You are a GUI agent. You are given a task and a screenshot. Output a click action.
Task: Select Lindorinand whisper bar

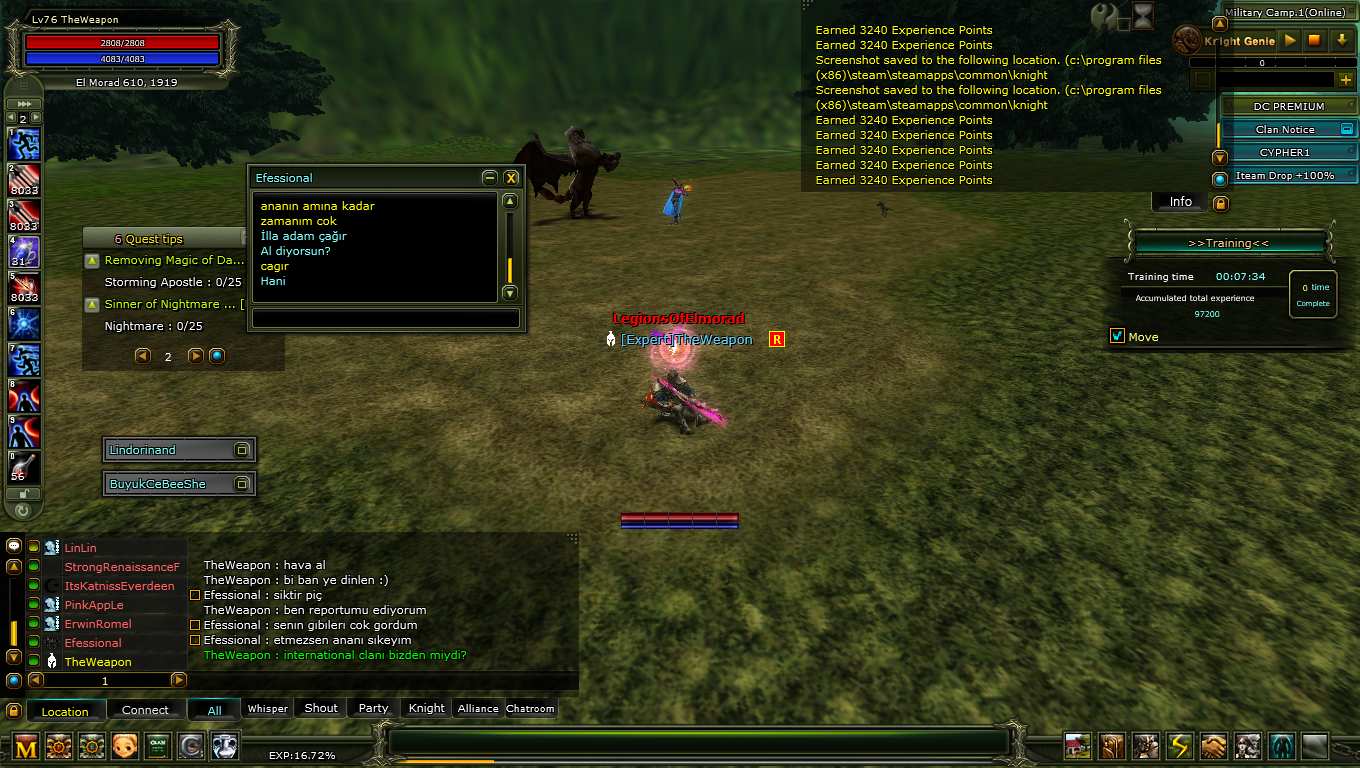point(170,450)
